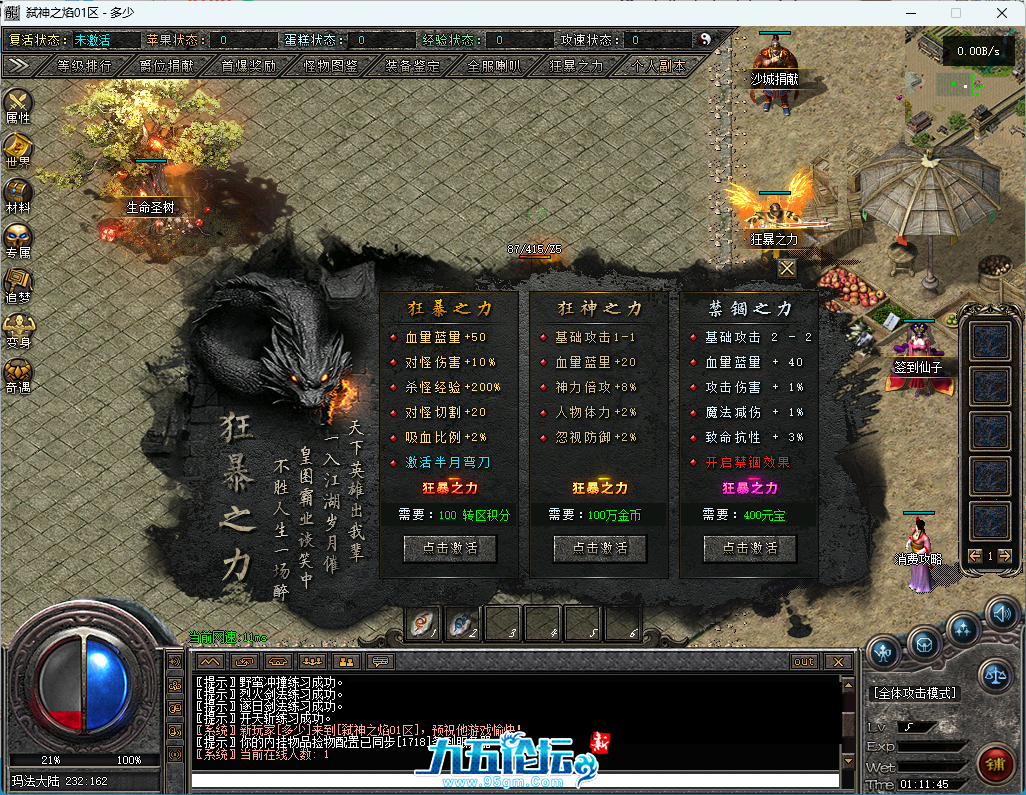The image size is (1026, 795).
Task: Open the 爵位捐献 menu
Action: click(166, 65)
